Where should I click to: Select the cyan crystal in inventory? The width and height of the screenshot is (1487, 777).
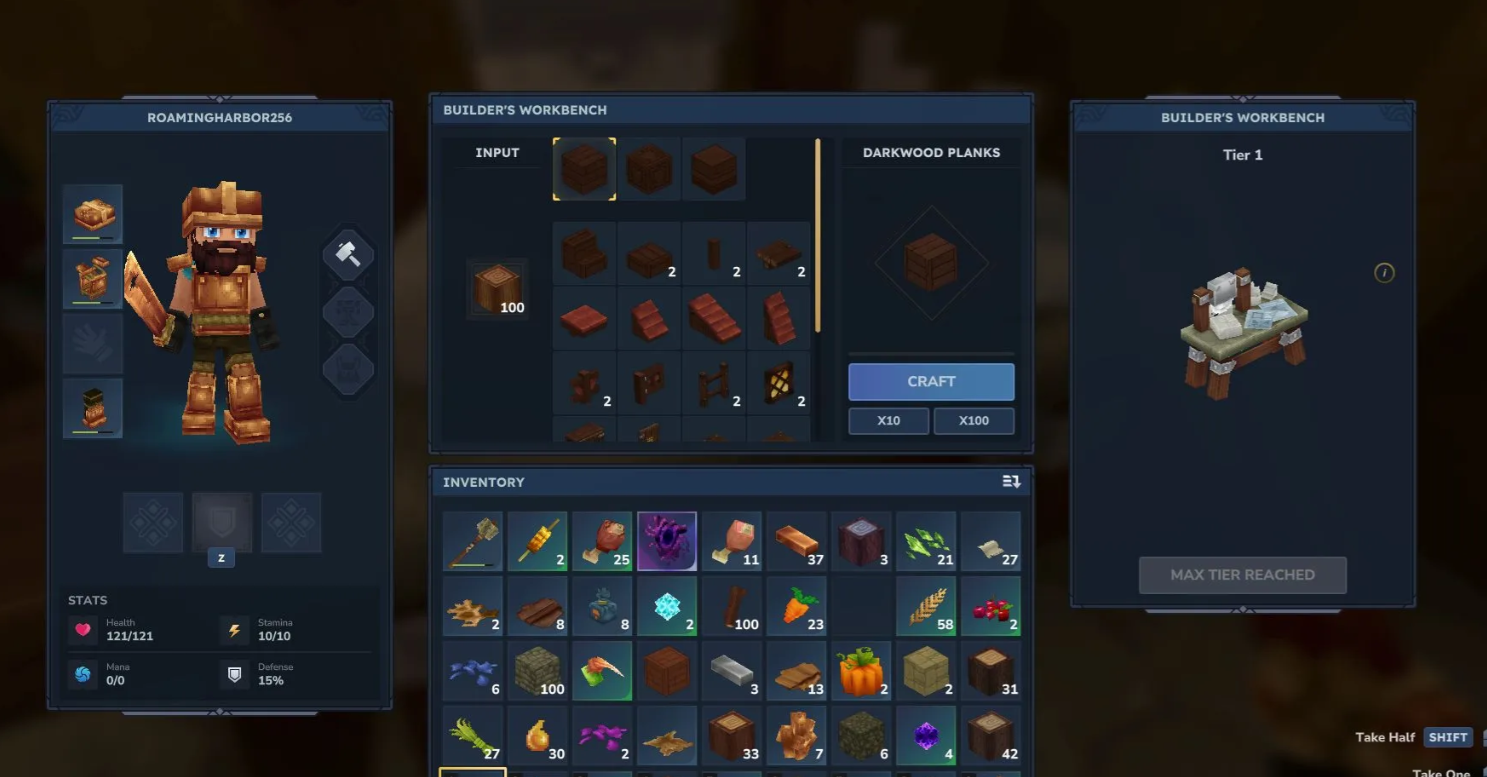pos(667,606)
